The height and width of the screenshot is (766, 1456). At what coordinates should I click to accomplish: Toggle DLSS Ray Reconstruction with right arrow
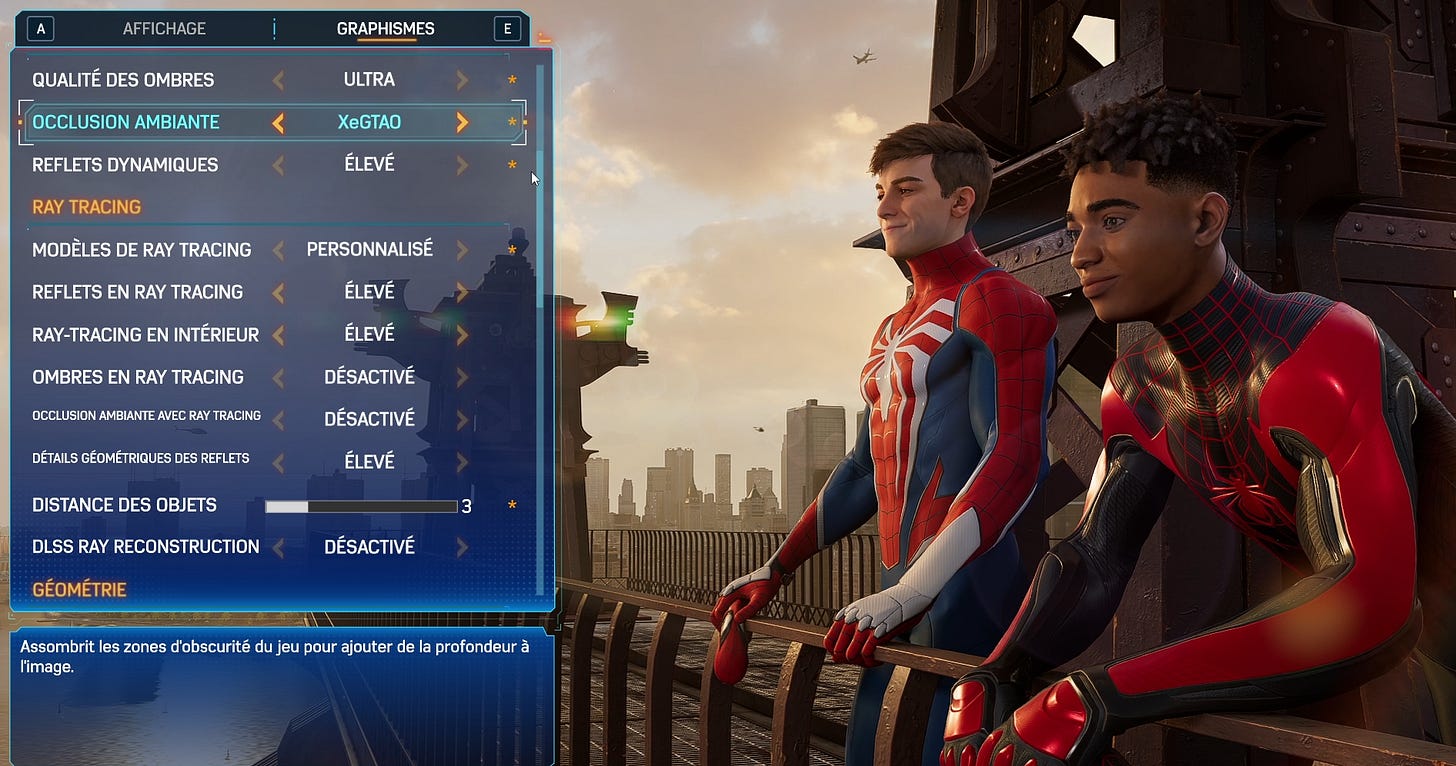click(x=462, y=547)
